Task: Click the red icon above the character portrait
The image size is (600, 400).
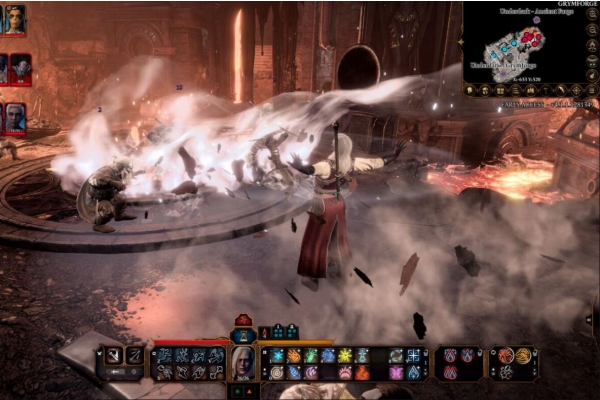Action: [x=243, y=322]
